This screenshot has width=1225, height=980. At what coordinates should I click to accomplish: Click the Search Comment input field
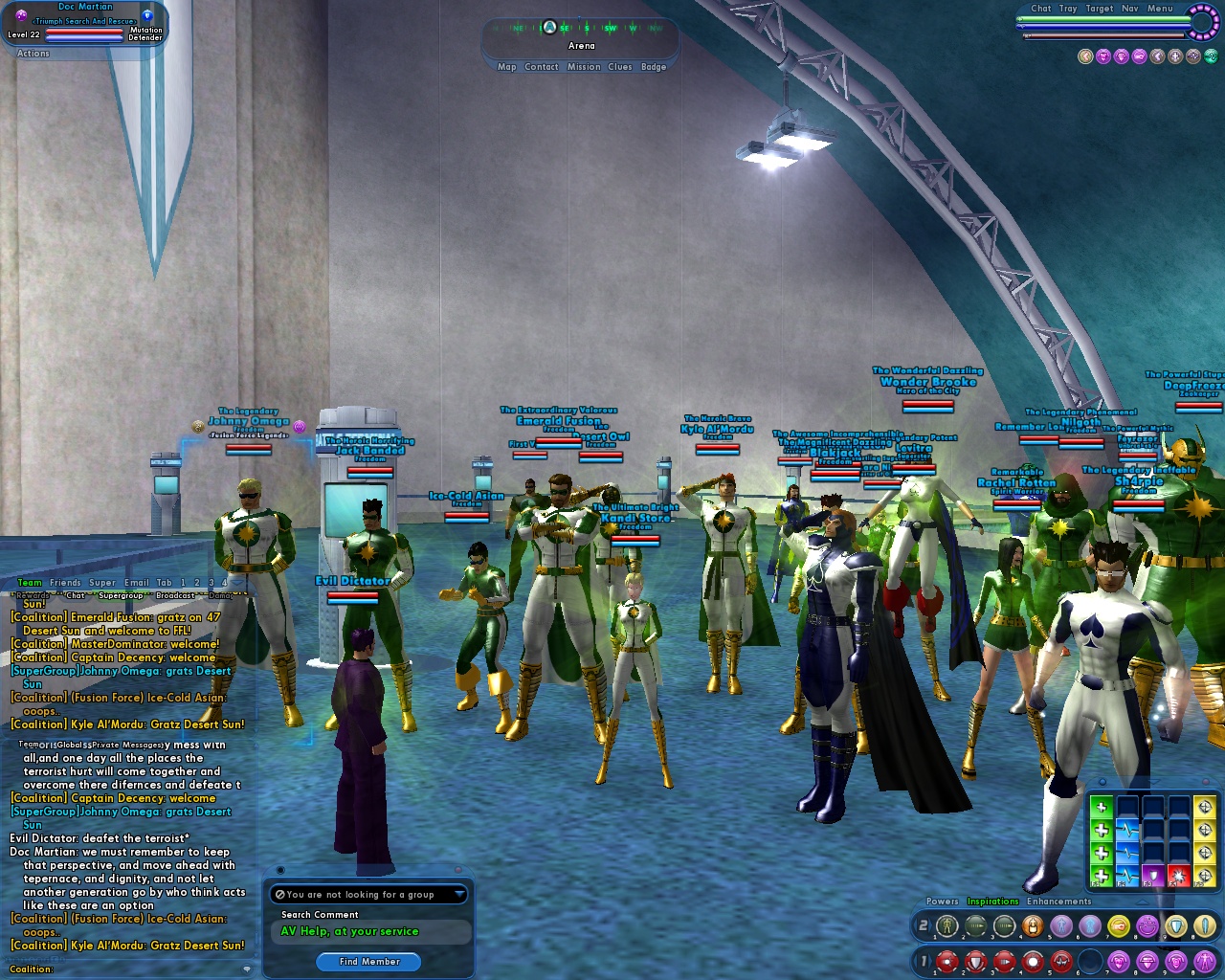point(368,931)
